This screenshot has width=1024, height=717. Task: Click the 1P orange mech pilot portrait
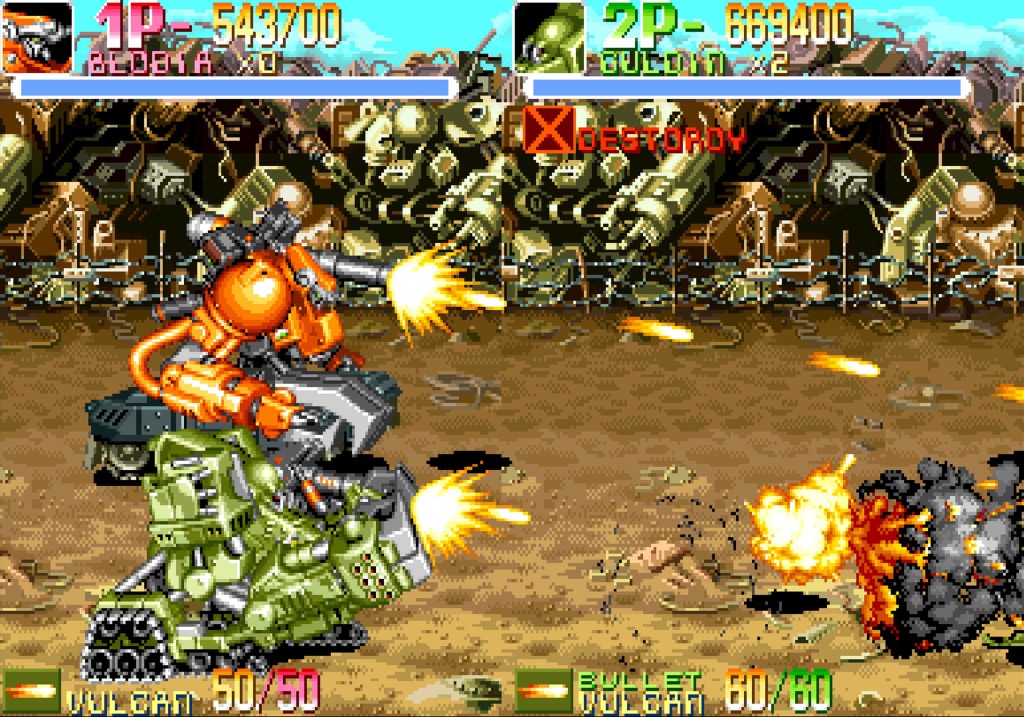coord(37,37)
